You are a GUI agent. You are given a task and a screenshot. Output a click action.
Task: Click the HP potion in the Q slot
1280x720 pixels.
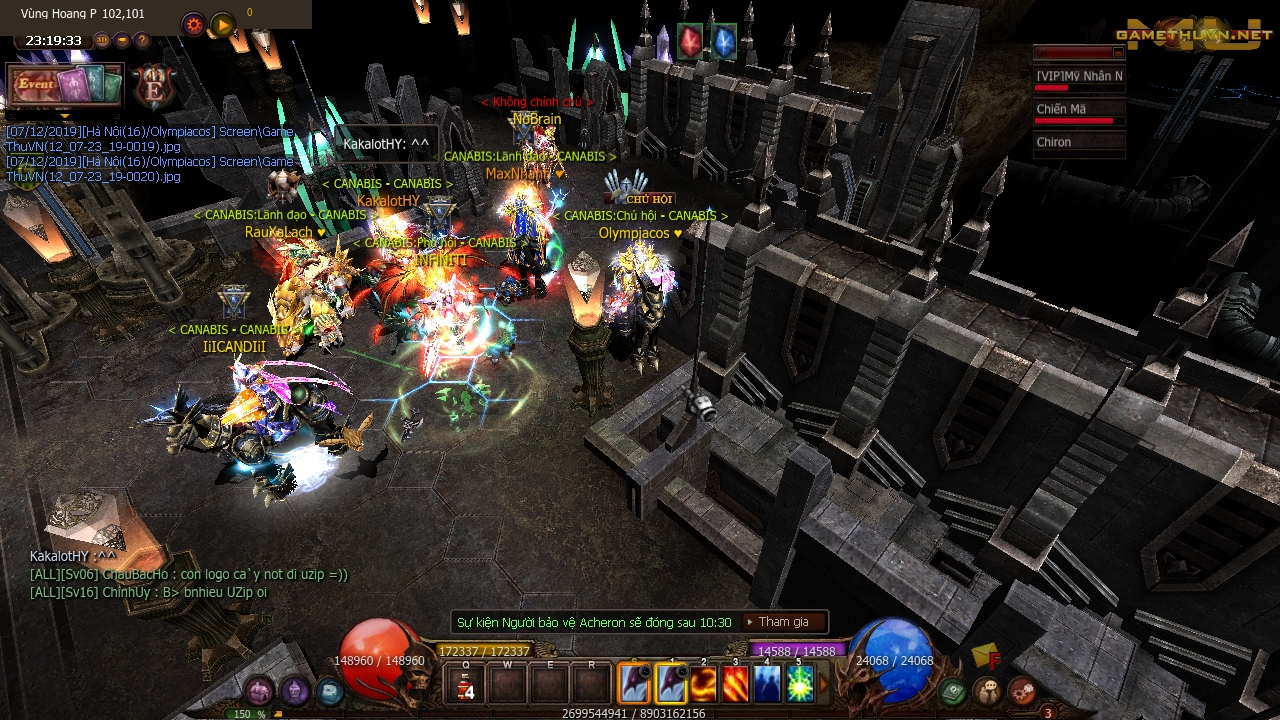pos(466,686)
